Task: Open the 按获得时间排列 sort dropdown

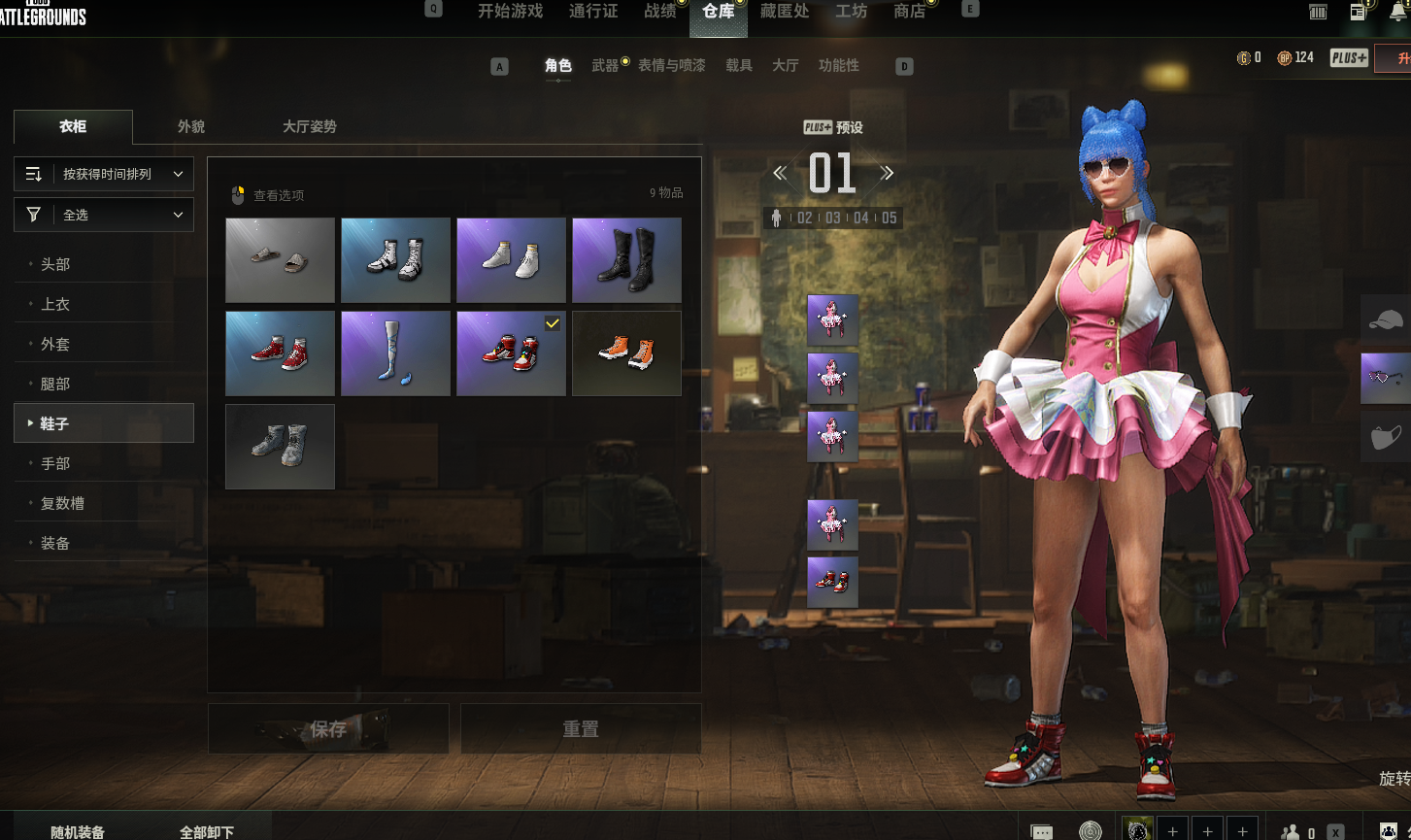Action: tap(104, 174)
